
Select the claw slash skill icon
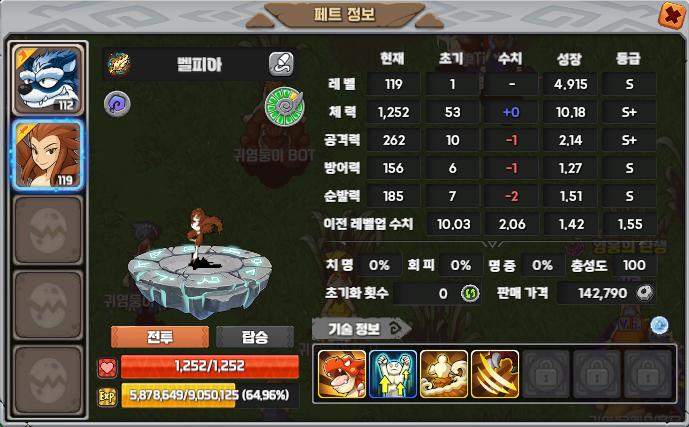pos(495,374)
